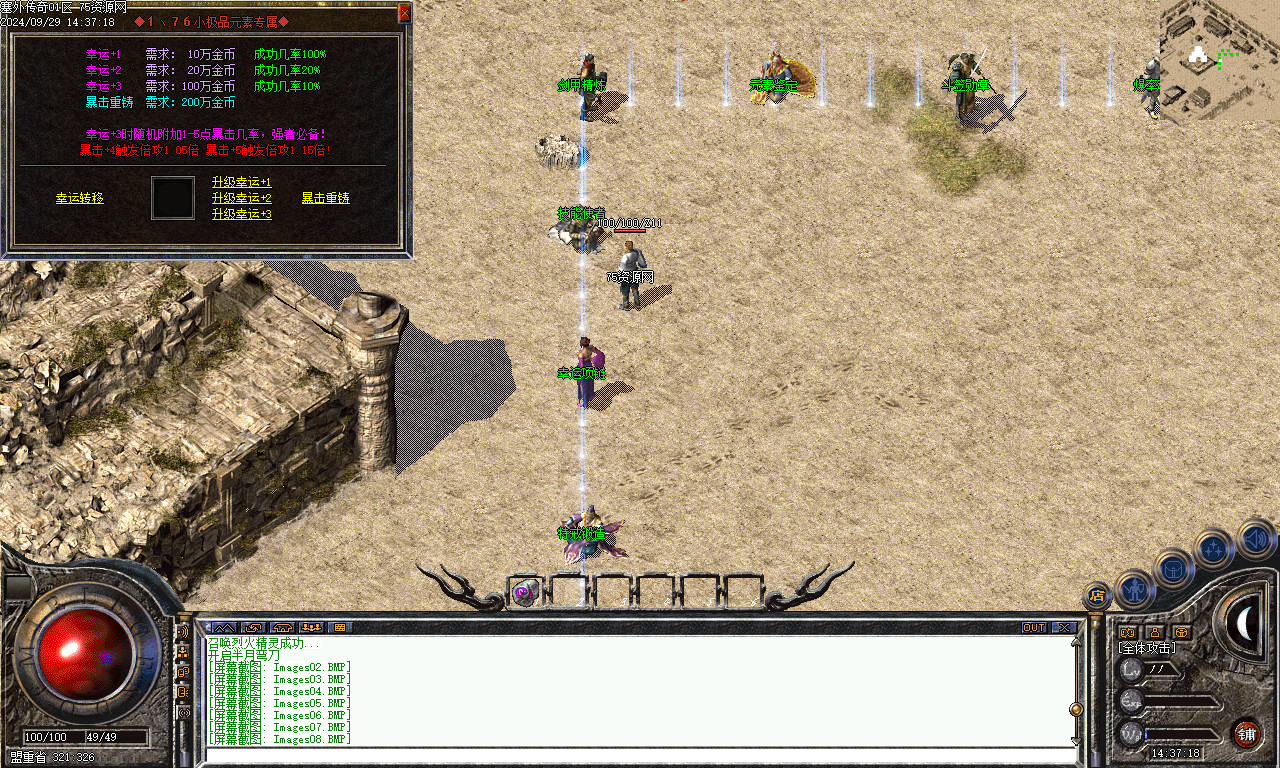Screen dimensions: 1280x768
Task: Select the purple item in the first belt slot
Action: pyautogui.click(x=524, y=592)
